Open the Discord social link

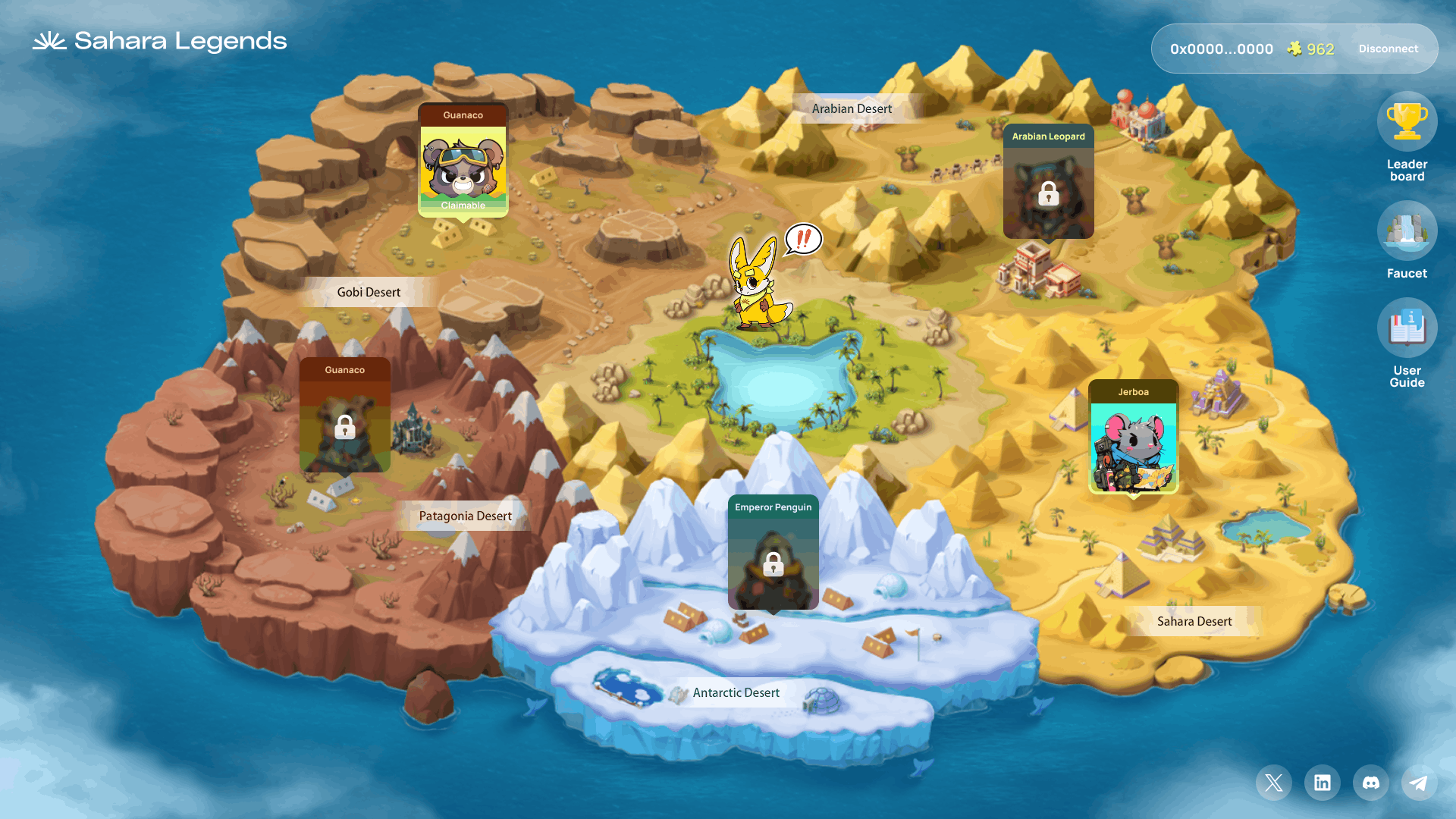click(1371, 783)
